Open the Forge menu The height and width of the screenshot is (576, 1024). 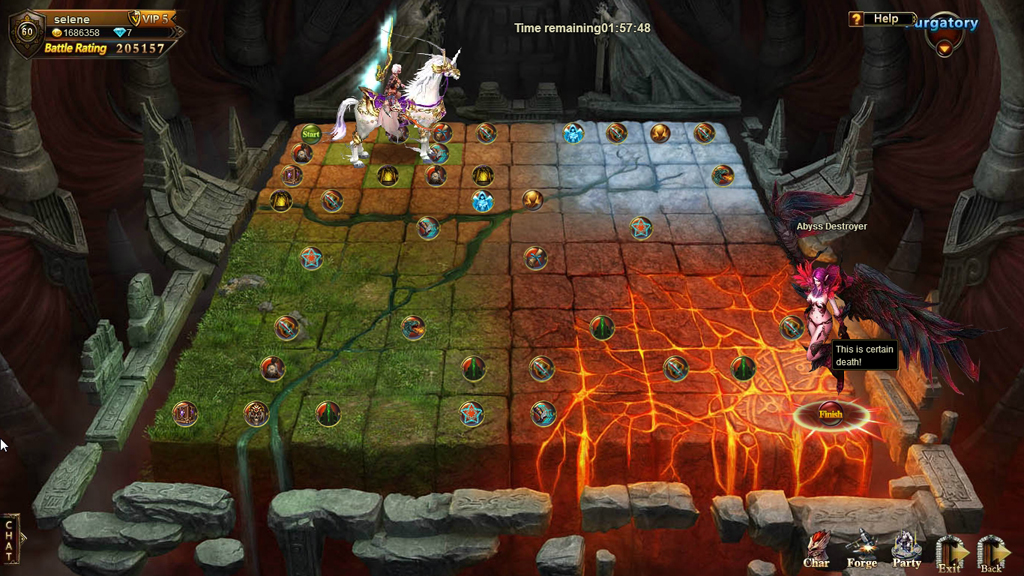[x=862, y=549]
